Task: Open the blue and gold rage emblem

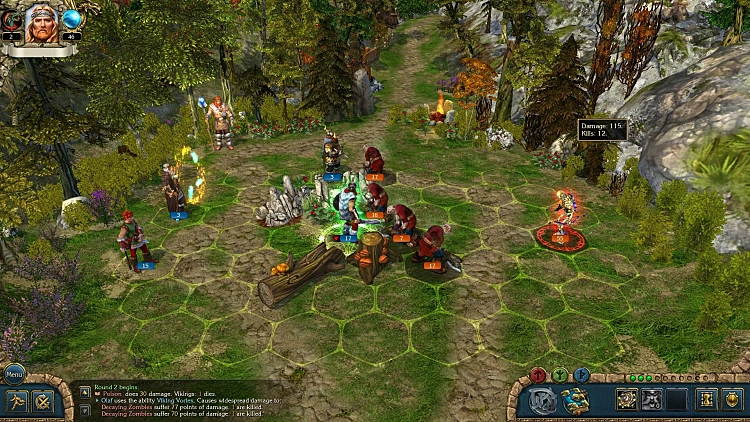Action: (x=577, y=400)
